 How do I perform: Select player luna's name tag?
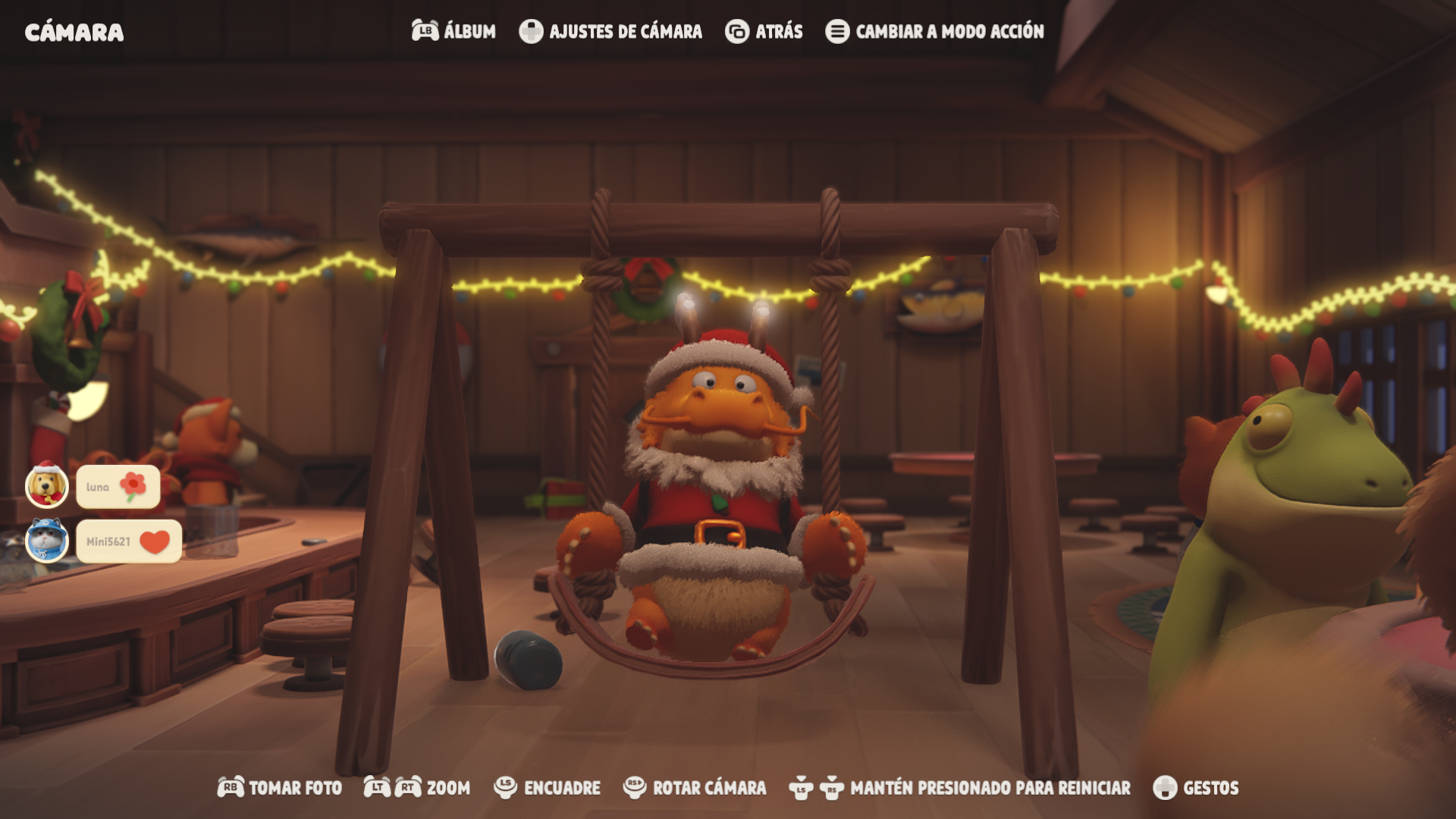118,487
